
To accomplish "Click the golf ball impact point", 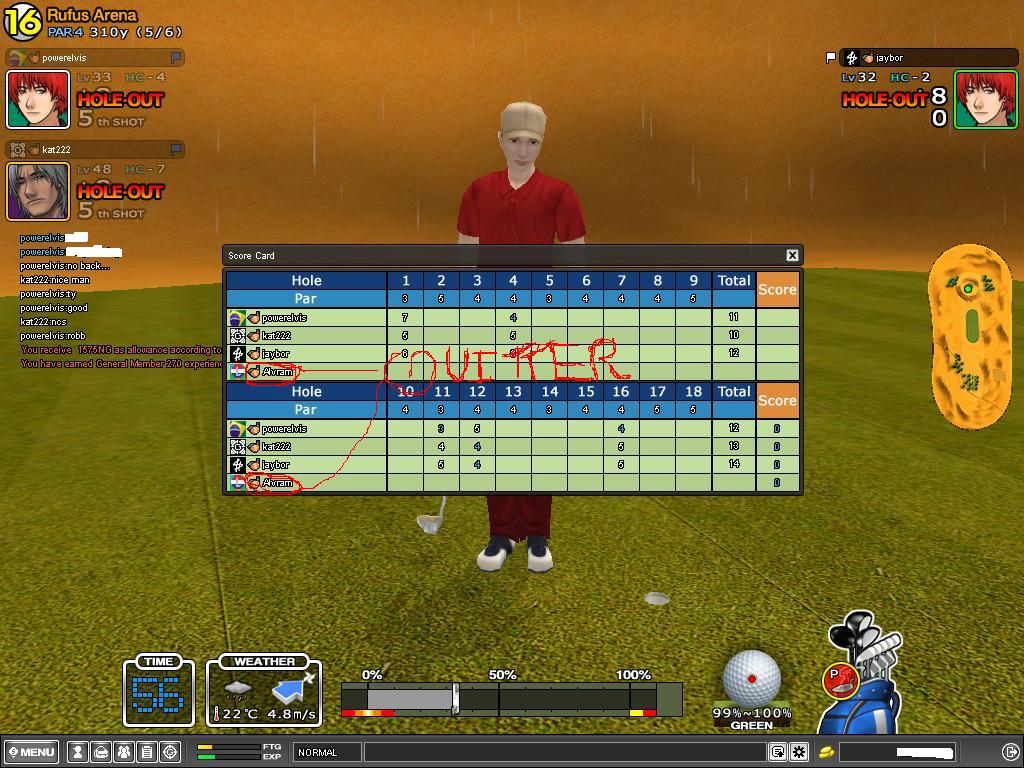I will point(752,679).
